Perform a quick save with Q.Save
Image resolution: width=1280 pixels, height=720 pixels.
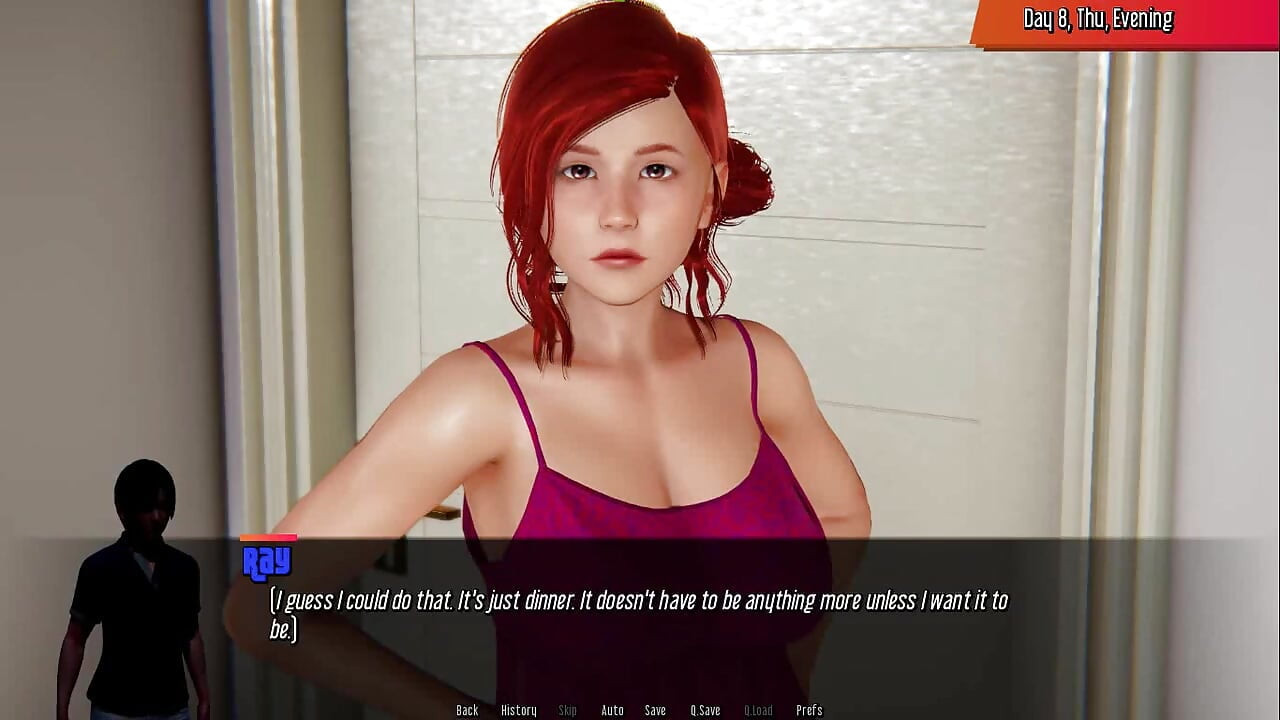pos(705,710)
